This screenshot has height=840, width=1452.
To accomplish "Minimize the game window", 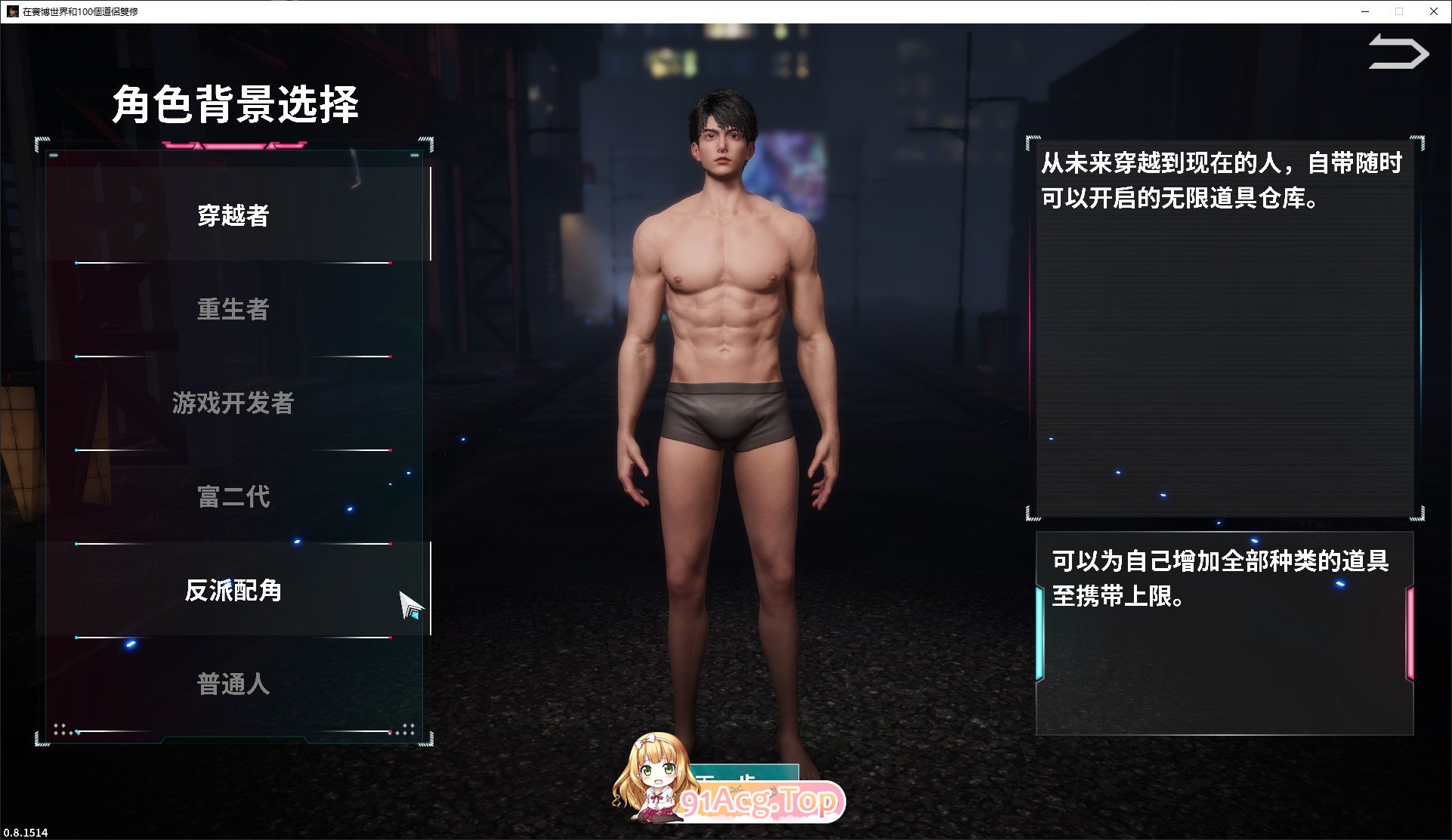I will point(1365,11).
